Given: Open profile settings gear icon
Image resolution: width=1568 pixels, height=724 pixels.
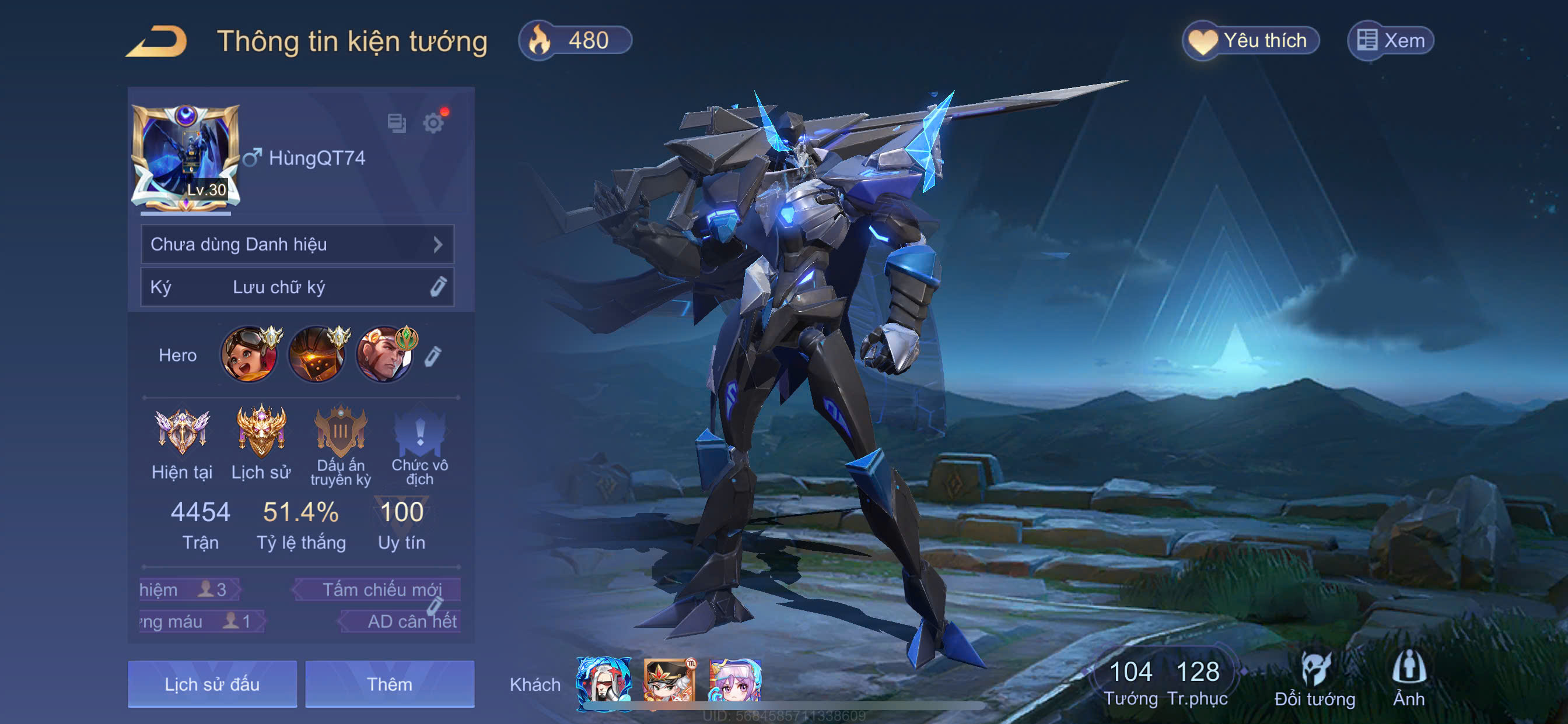Looking at the screenshot, I should click(x=433, y=124).
